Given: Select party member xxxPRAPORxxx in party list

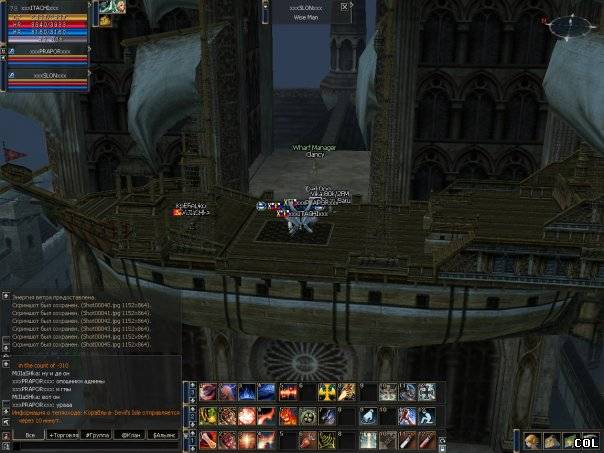Looking at the screenshot, I should coord(48,50).
